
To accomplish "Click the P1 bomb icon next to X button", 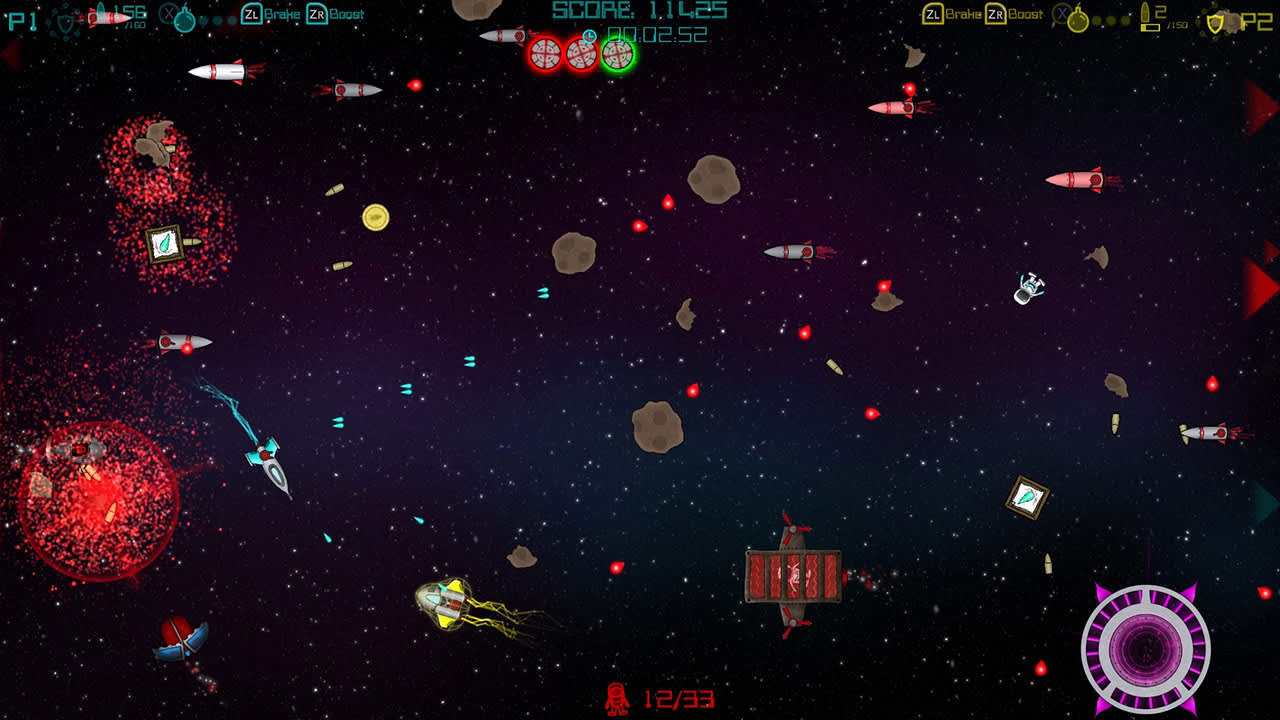I will (x=184, y=21).
